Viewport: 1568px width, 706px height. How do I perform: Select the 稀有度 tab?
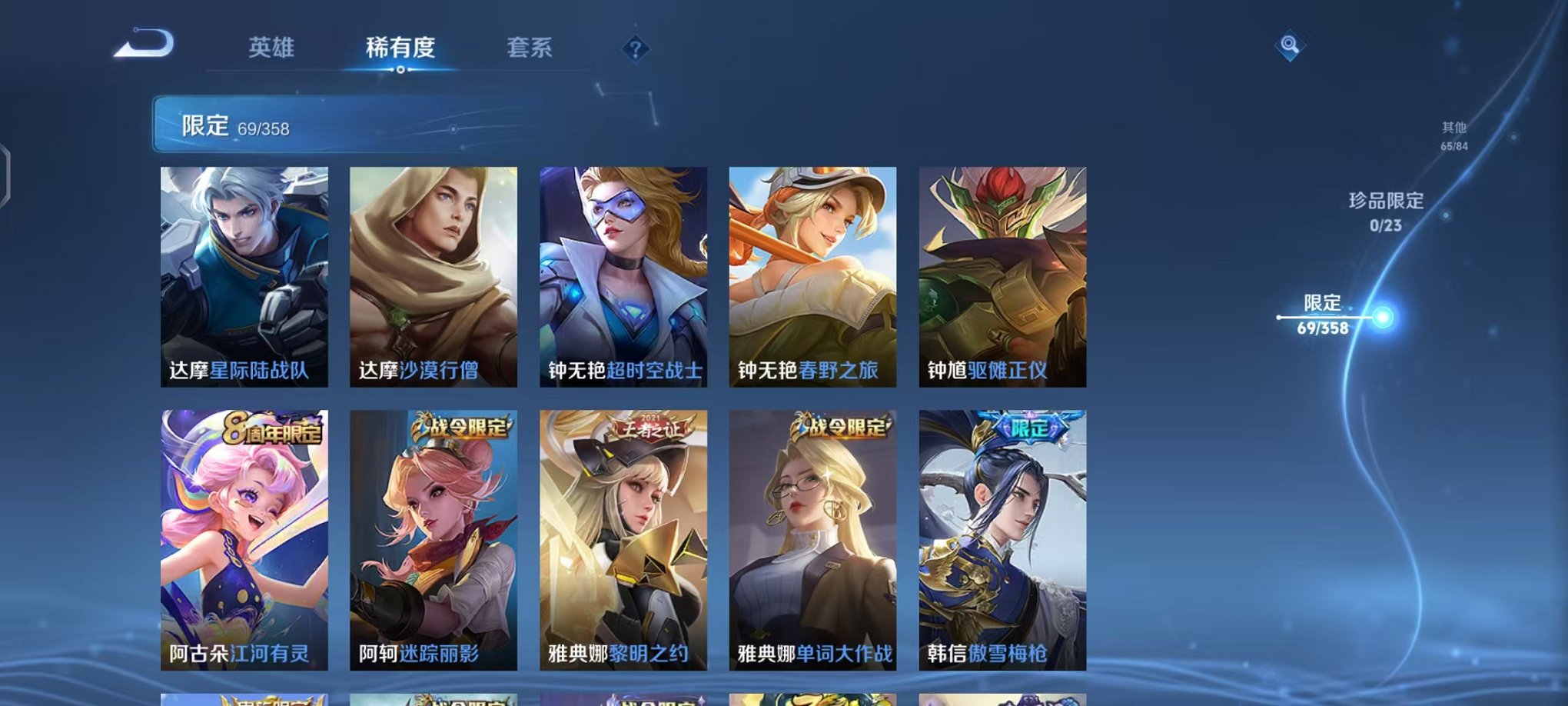(400, 48)
